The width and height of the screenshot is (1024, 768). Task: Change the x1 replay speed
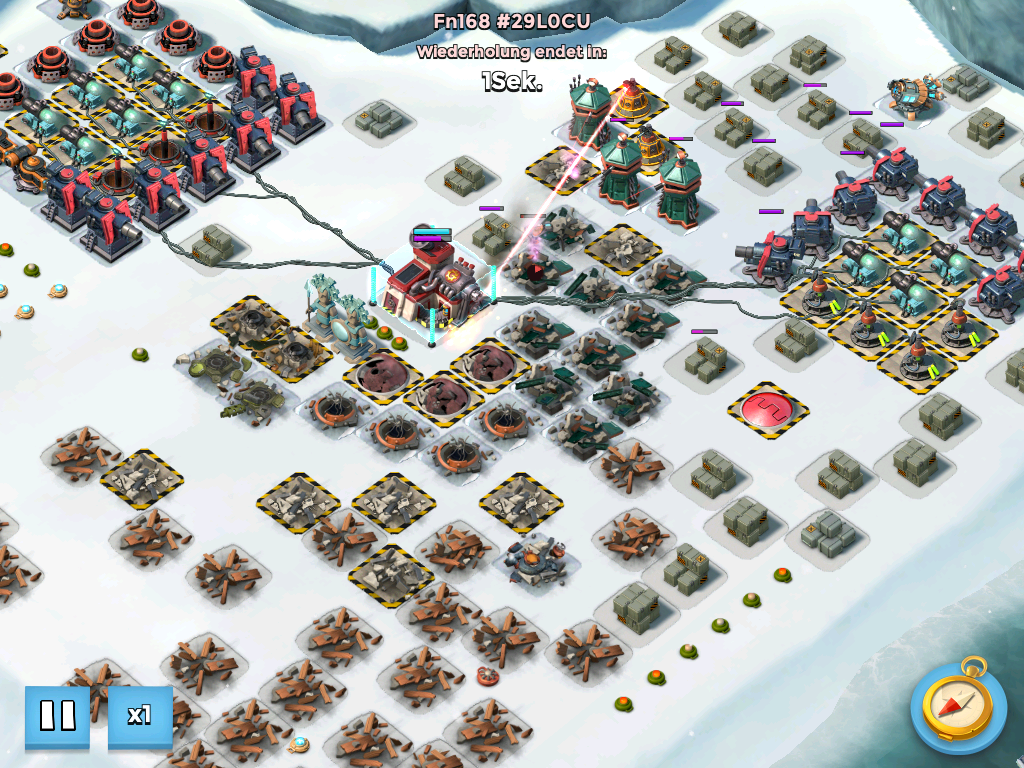pyautogui.click(x=140, y=716)
